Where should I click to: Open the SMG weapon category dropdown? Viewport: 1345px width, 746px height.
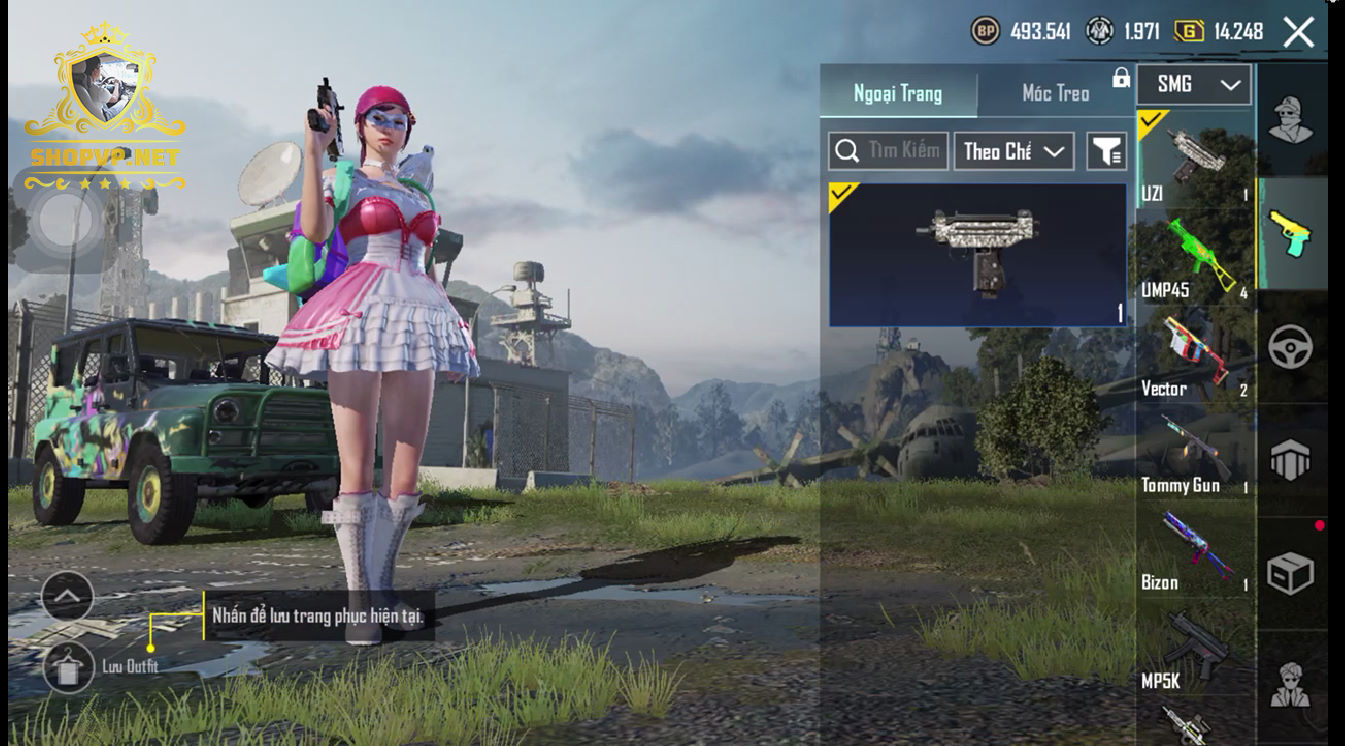pyautogui.click(x=1194, y=85)
